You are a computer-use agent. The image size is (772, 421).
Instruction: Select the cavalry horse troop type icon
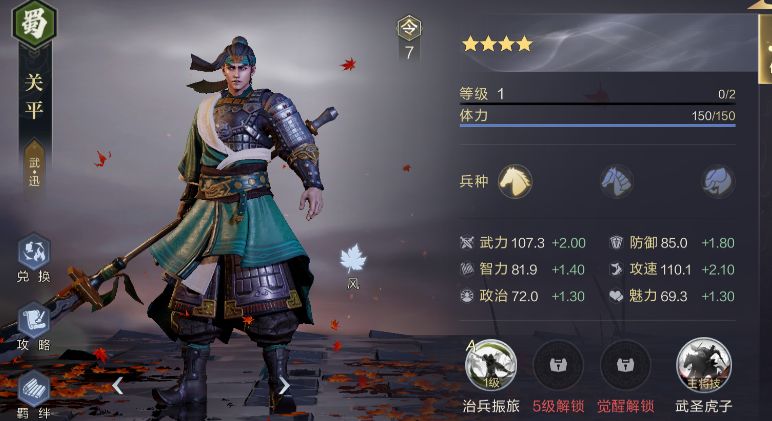tap(514, 181)
